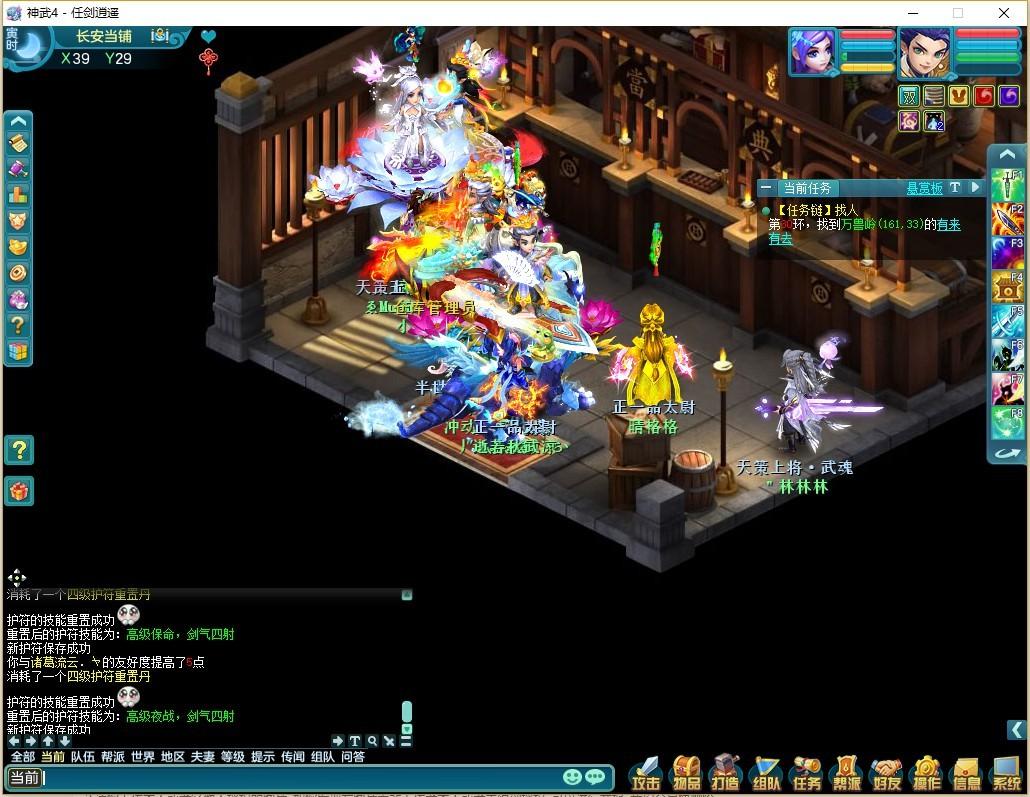The height and width of the screenshot is (797, 1030).
Task: Switch chat to the 世界 channel tab
Action: tap(143, 757)
